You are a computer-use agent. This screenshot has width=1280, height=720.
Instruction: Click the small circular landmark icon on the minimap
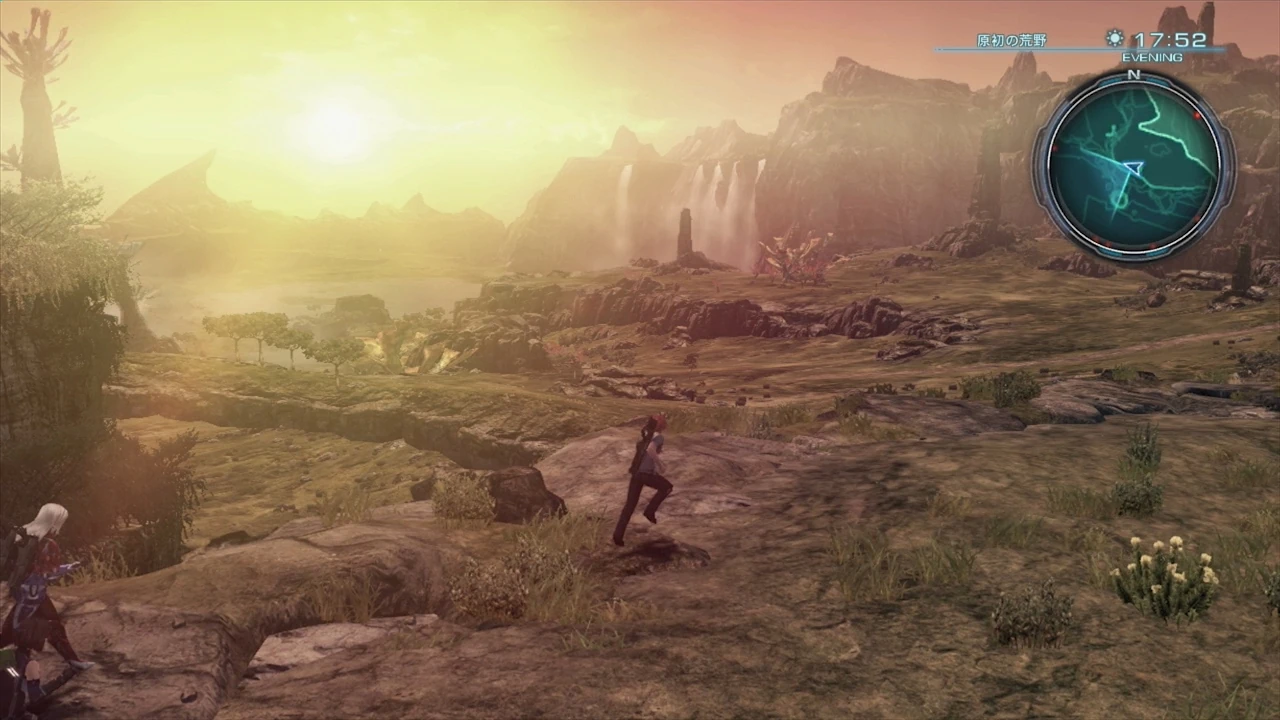pyautogui.click(x=1121, y=202)
